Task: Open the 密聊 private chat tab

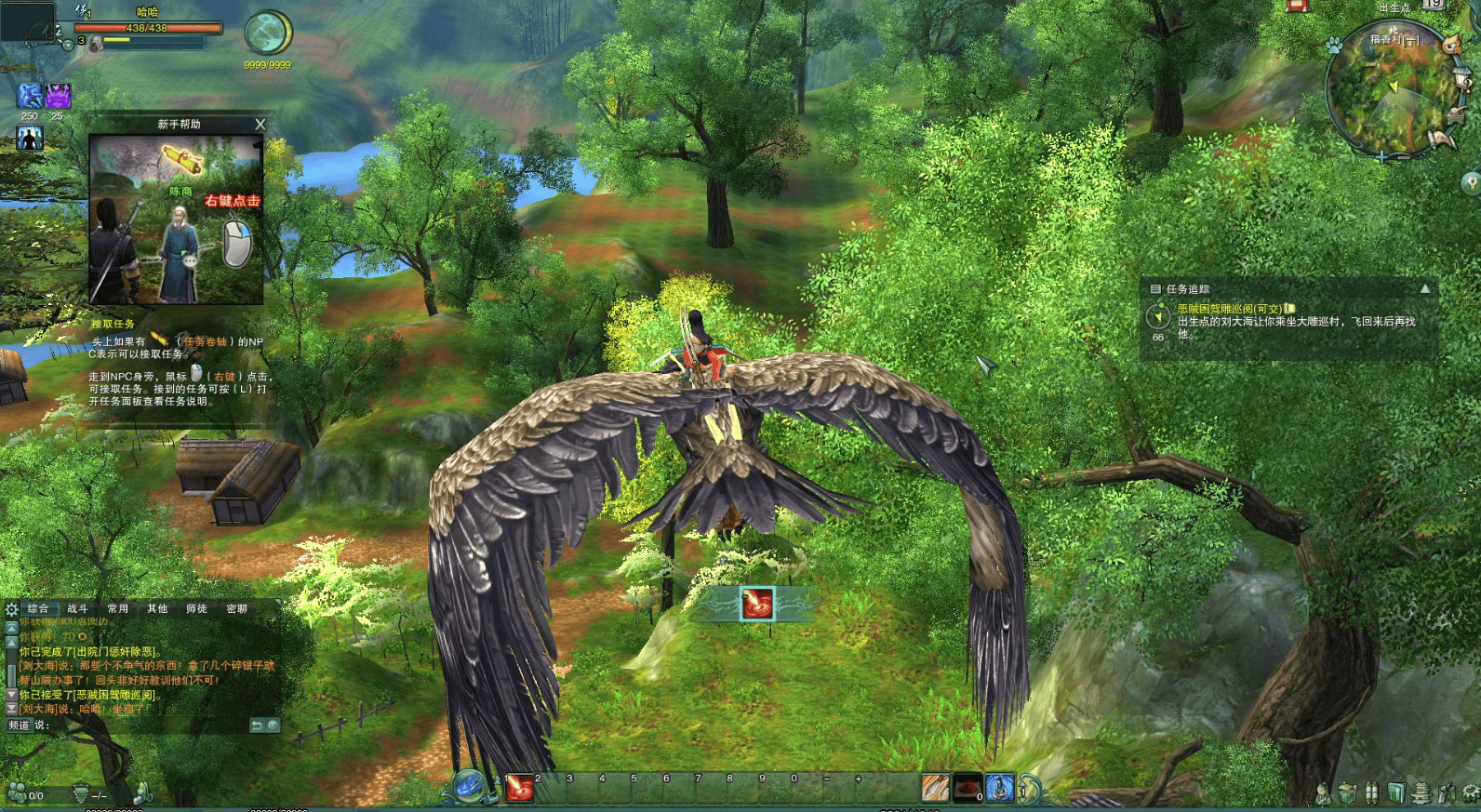Action: coord(236,608)
